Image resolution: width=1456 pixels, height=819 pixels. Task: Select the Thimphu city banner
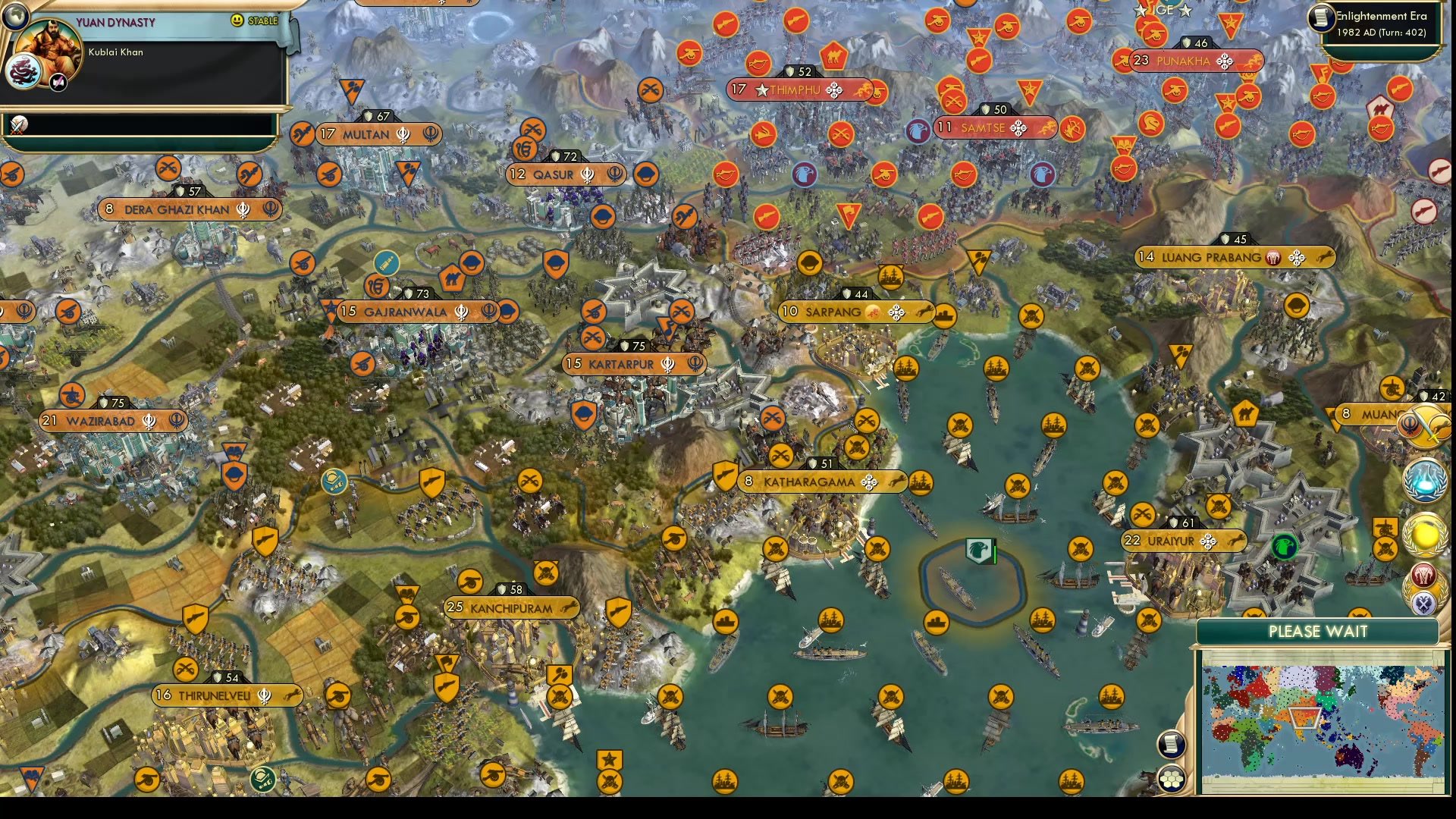click(796, 90)
